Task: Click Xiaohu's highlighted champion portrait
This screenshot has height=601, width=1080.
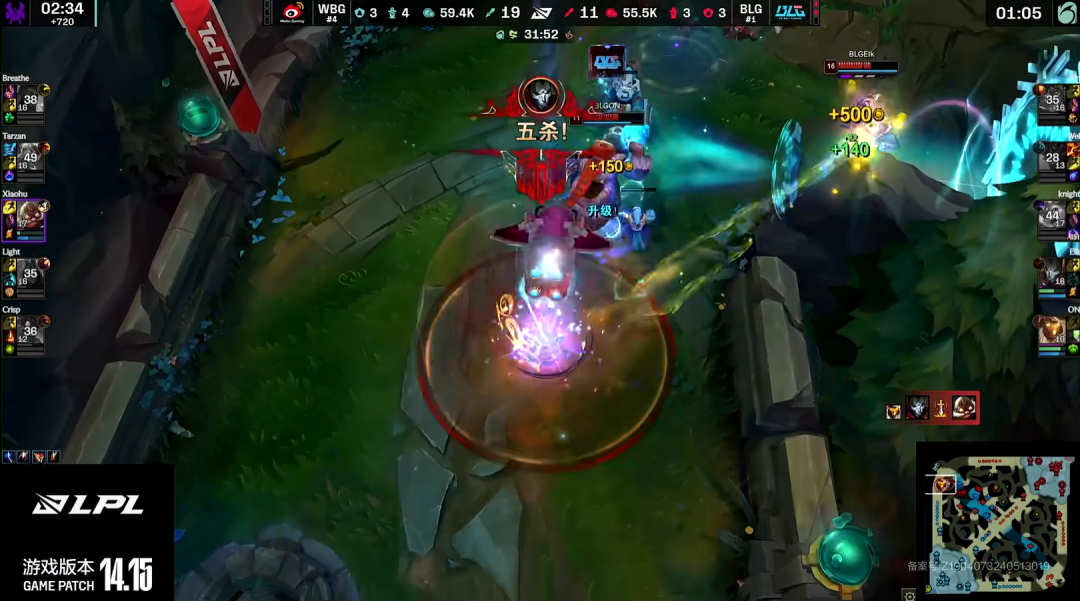Action: click(x=30, y=216)
